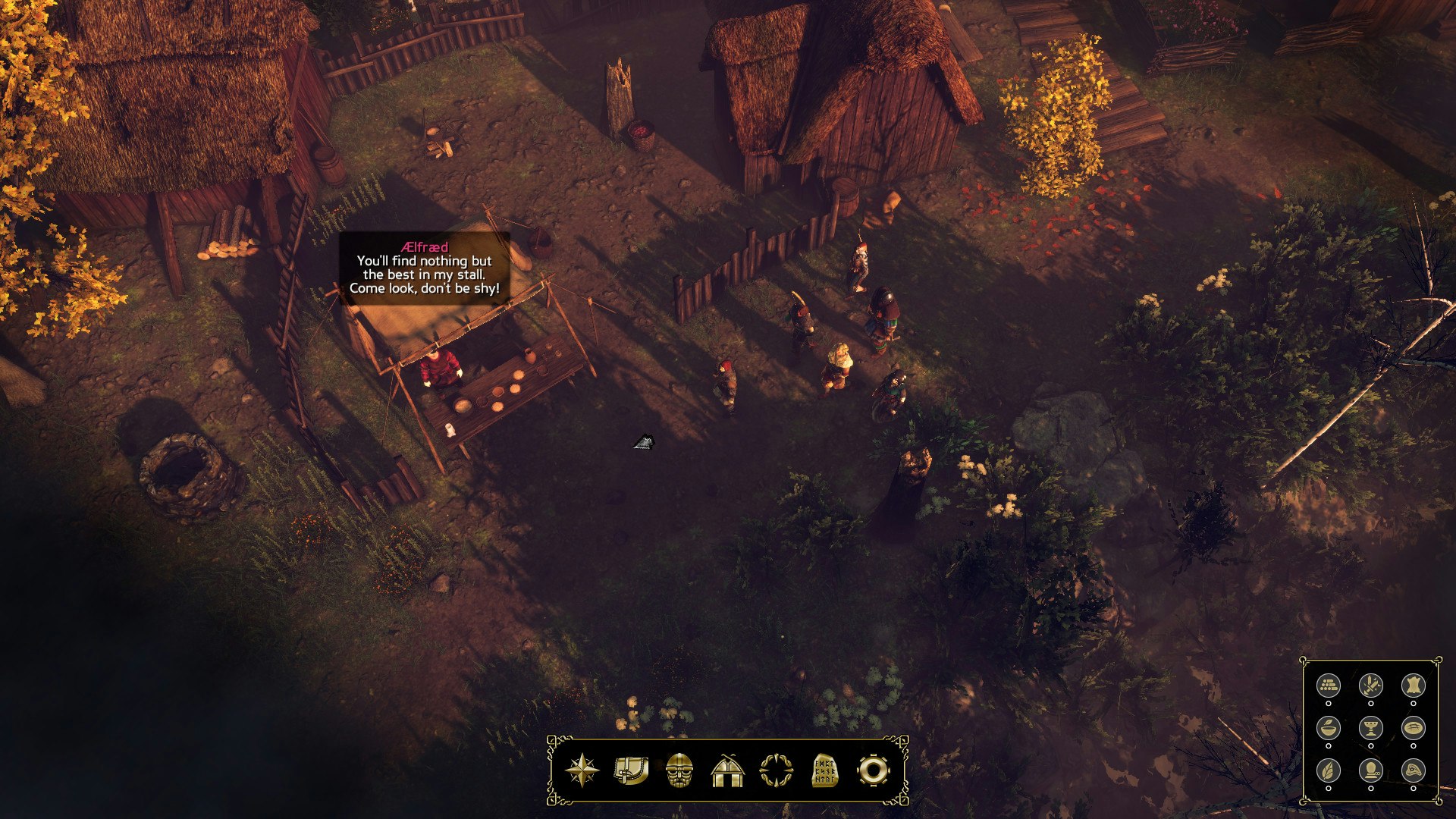Toggle the indicator circle under the chalice icon

click(x=1371, y=745)
